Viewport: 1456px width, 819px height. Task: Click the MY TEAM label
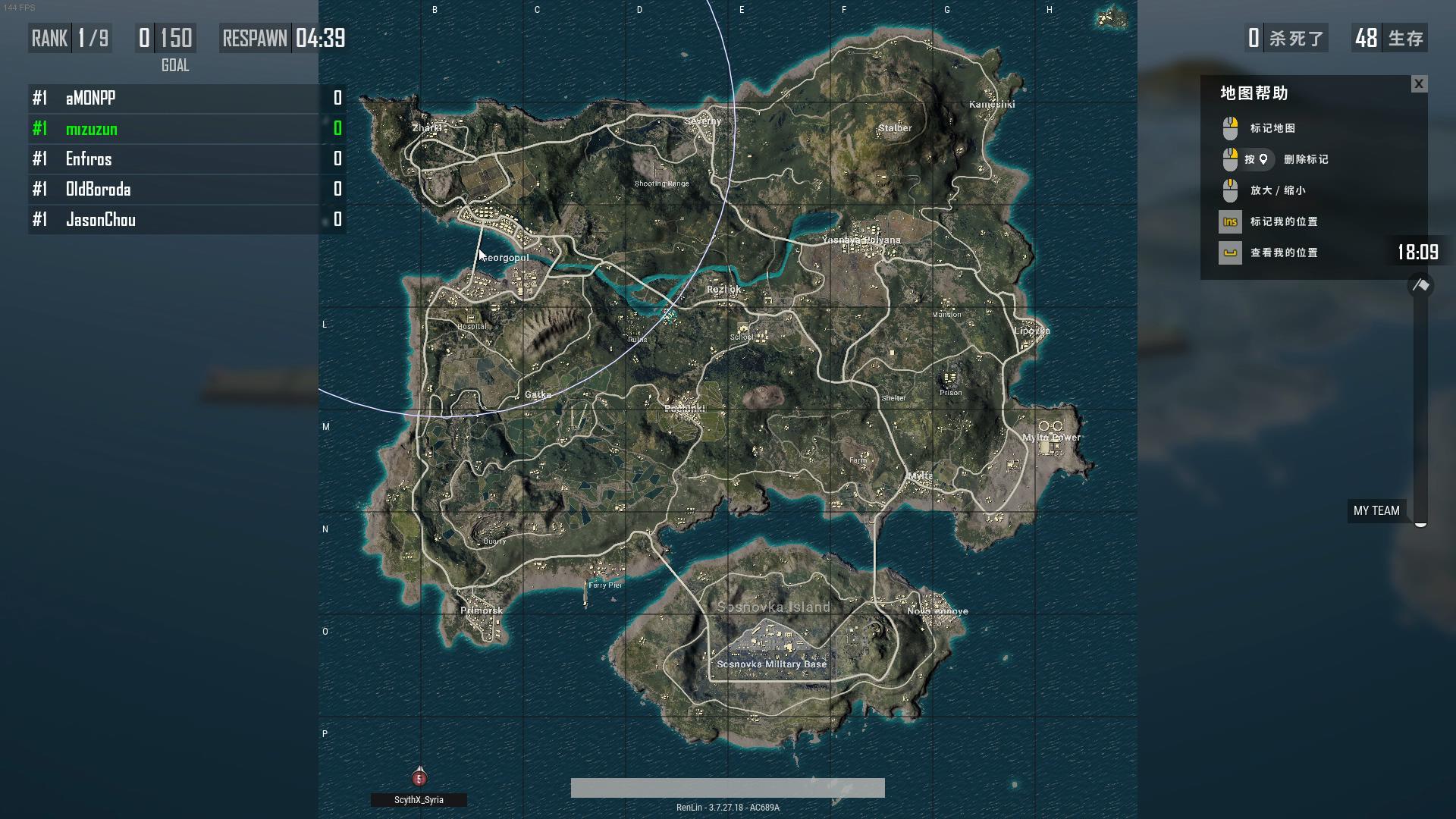pyautogui.click(x=1376, y=511)
